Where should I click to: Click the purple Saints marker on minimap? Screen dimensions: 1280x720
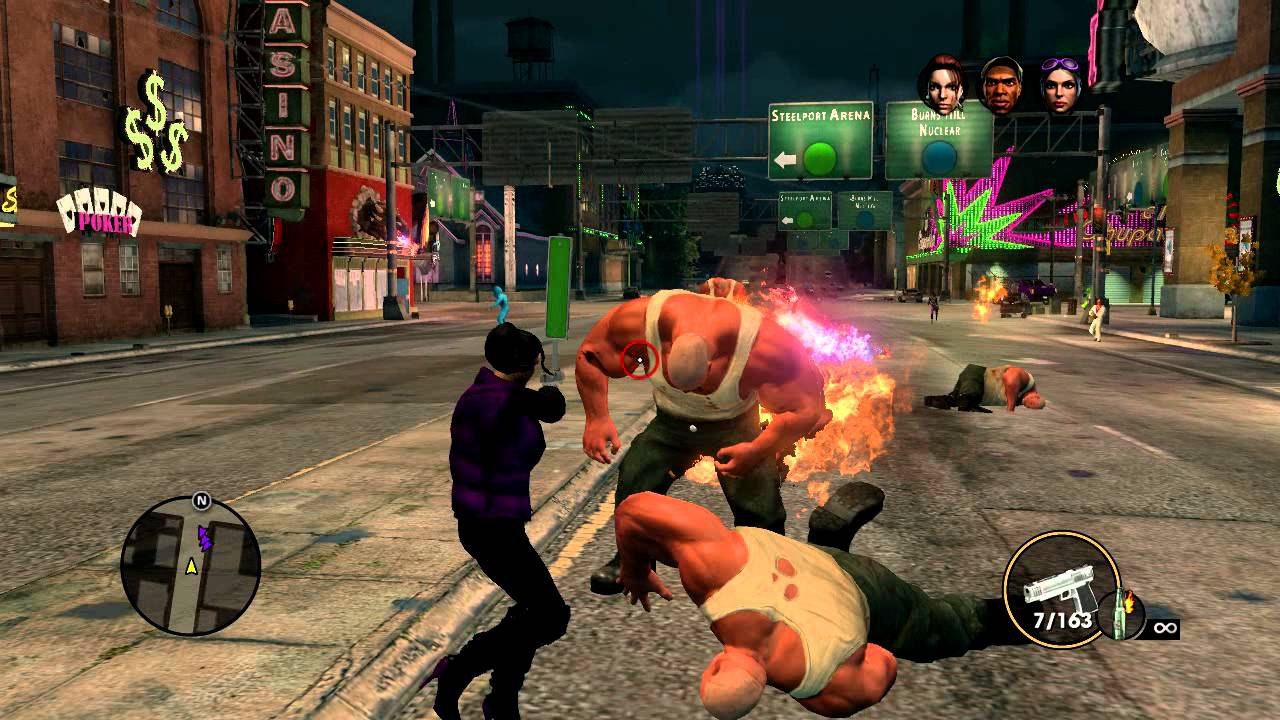205,539
